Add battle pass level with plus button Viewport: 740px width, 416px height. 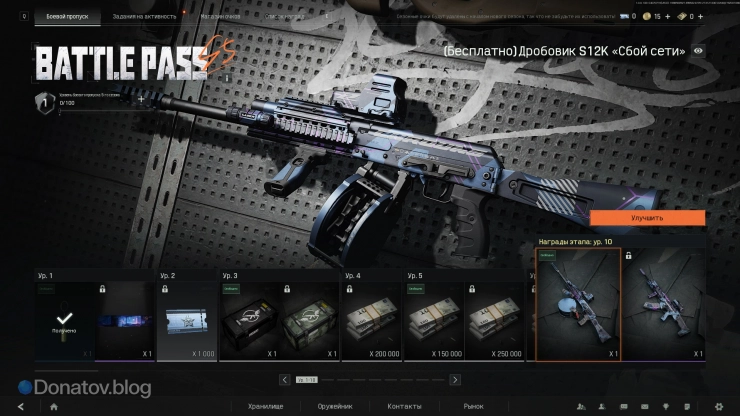point(140,100)
